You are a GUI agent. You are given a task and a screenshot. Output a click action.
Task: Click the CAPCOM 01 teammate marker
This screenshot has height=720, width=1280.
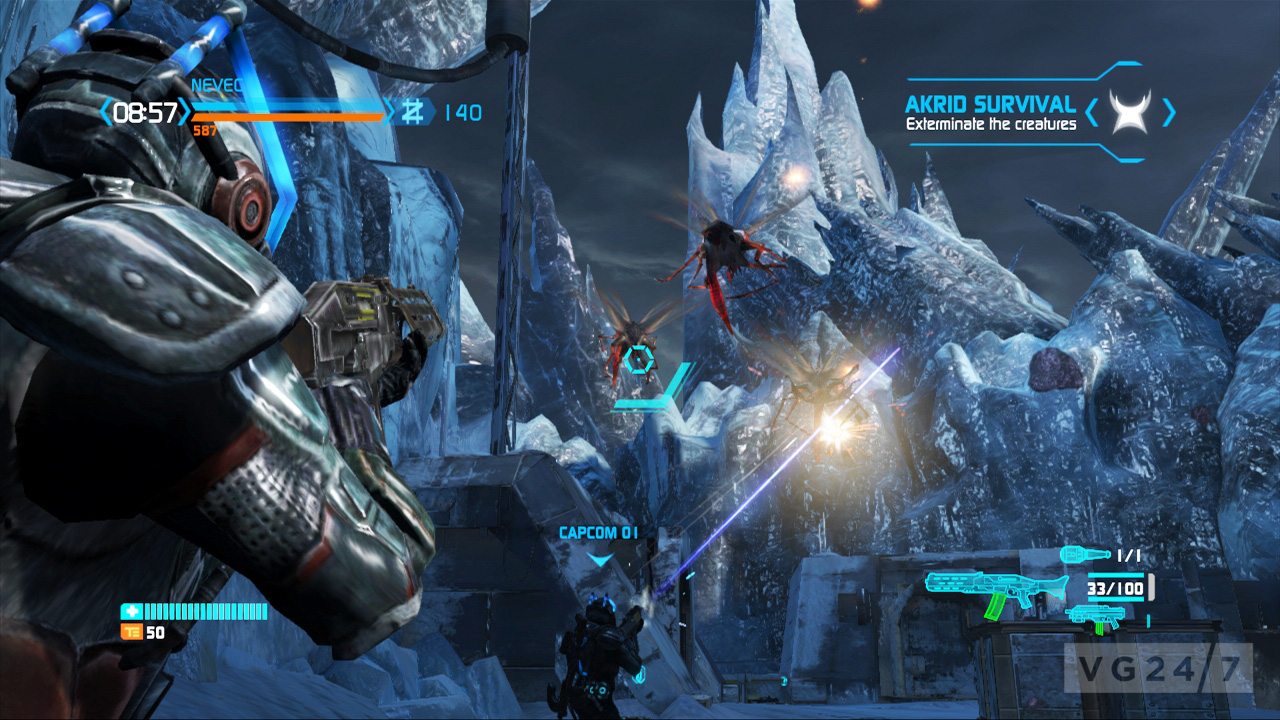tap(598, 534)
